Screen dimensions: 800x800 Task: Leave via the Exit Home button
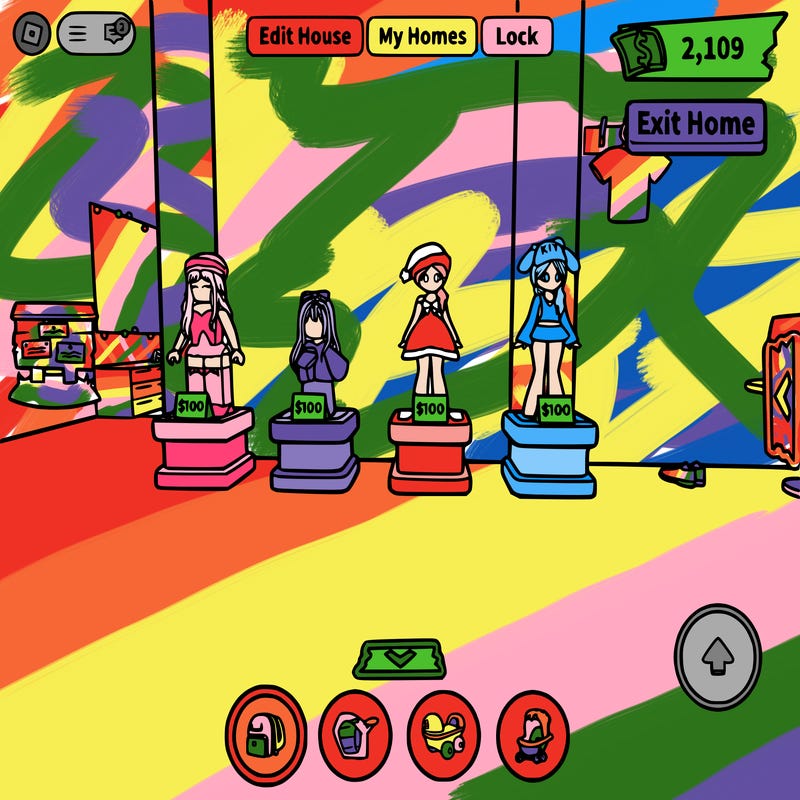pos(696,125)
